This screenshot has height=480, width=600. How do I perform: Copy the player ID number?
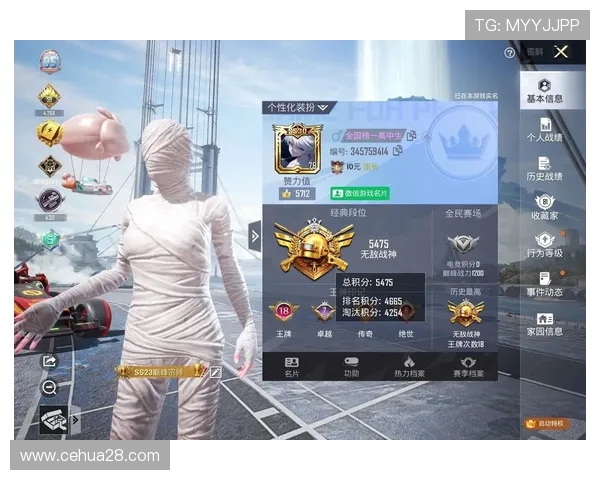point(398,150)
